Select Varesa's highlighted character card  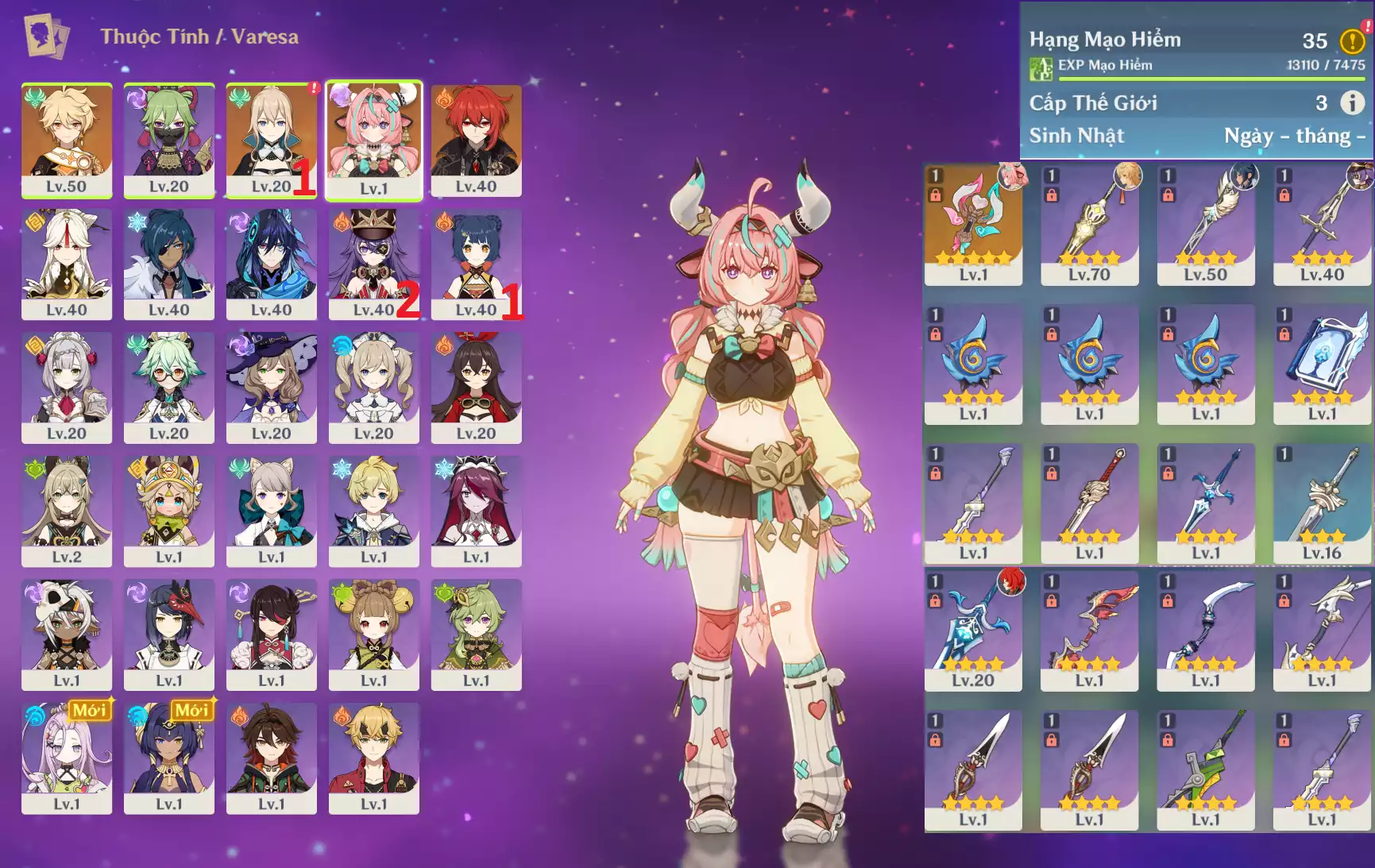373,140
